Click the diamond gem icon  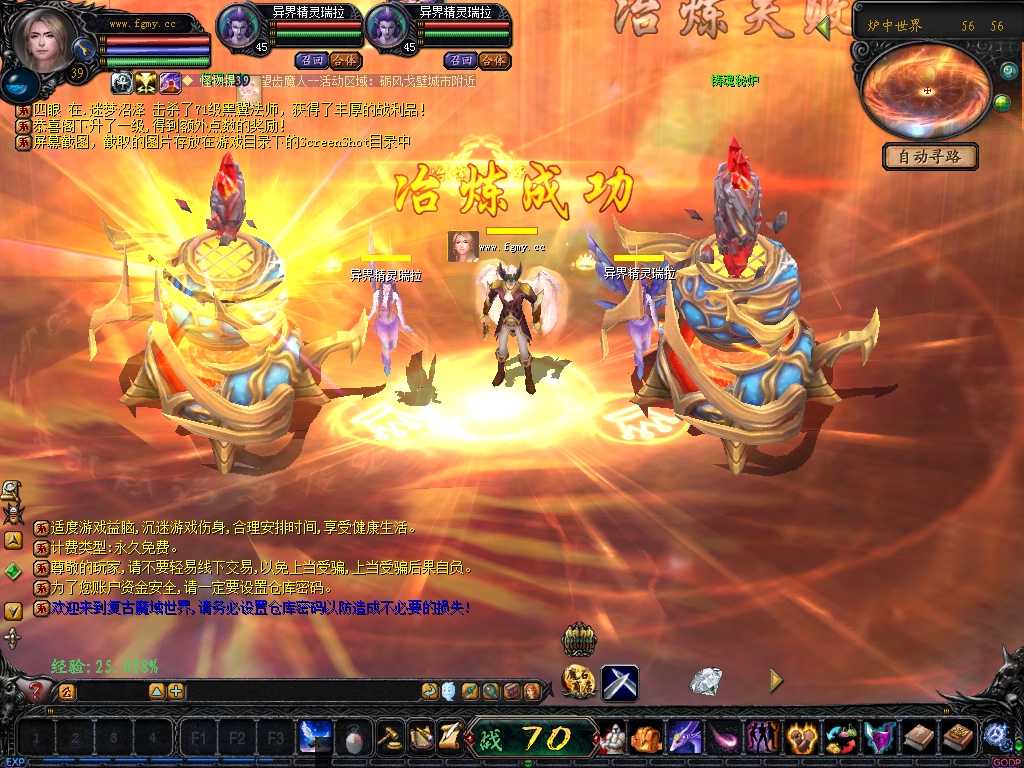(706, 682)
